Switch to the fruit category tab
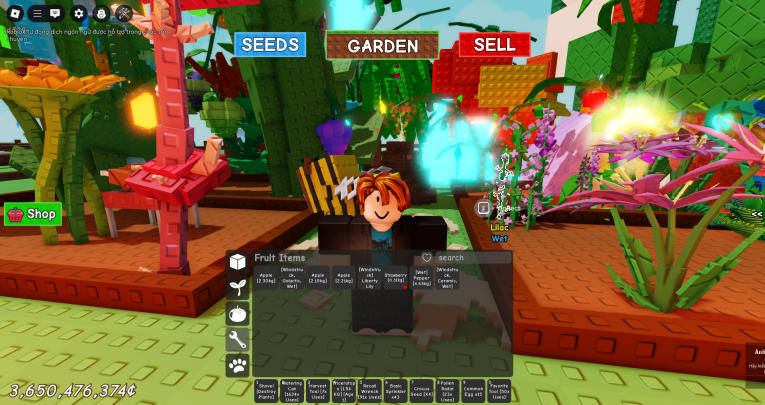The image size is (765, 405). [238, 314]
